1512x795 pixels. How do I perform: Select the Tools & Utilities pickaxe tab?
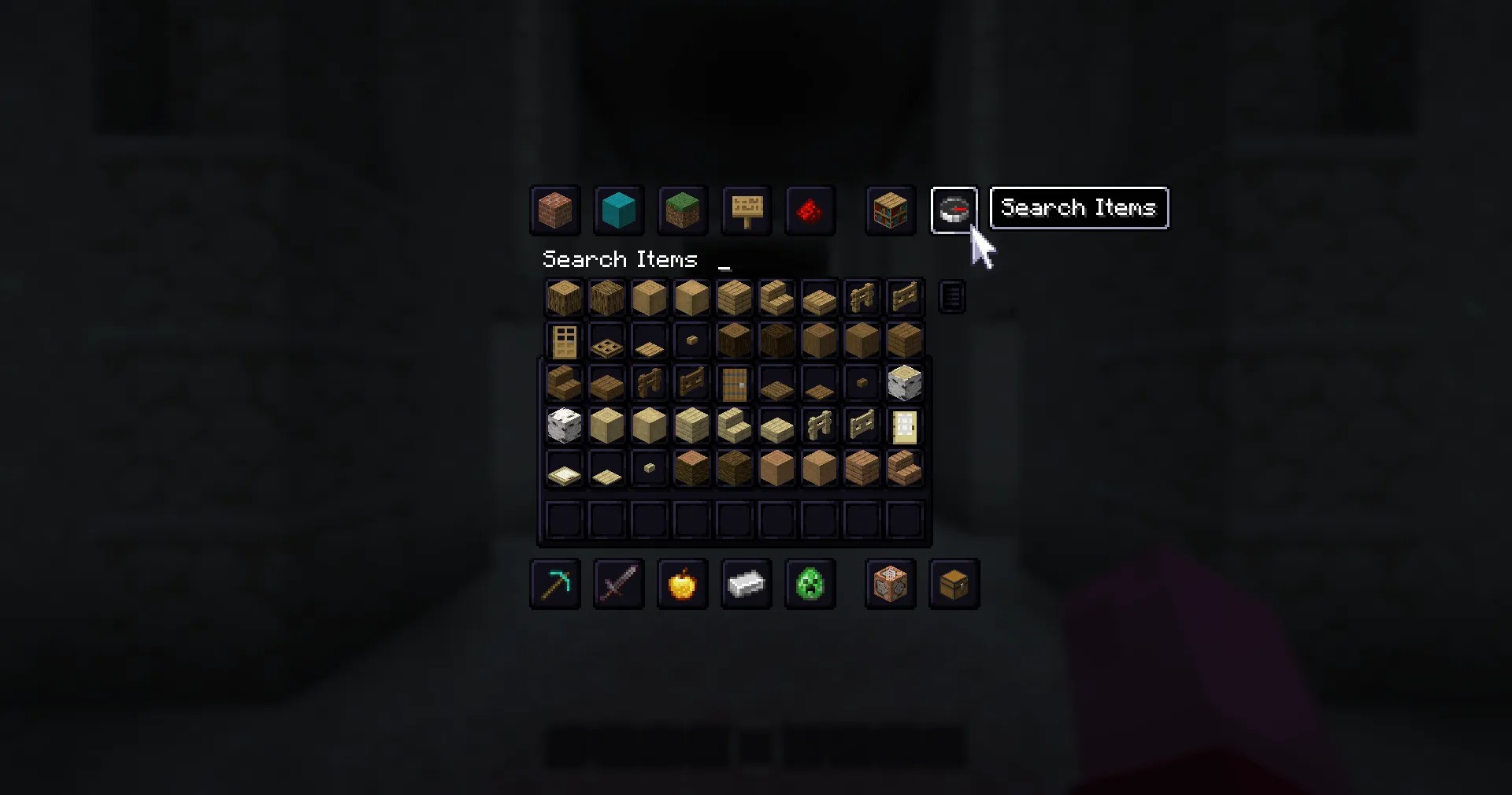555,584
